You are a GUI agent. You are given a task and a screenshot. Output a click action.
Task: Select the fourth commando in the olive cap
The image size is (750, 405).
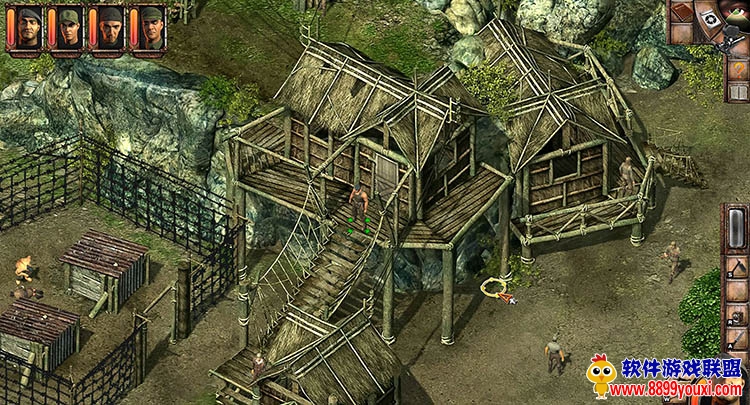tap(151, 27)
